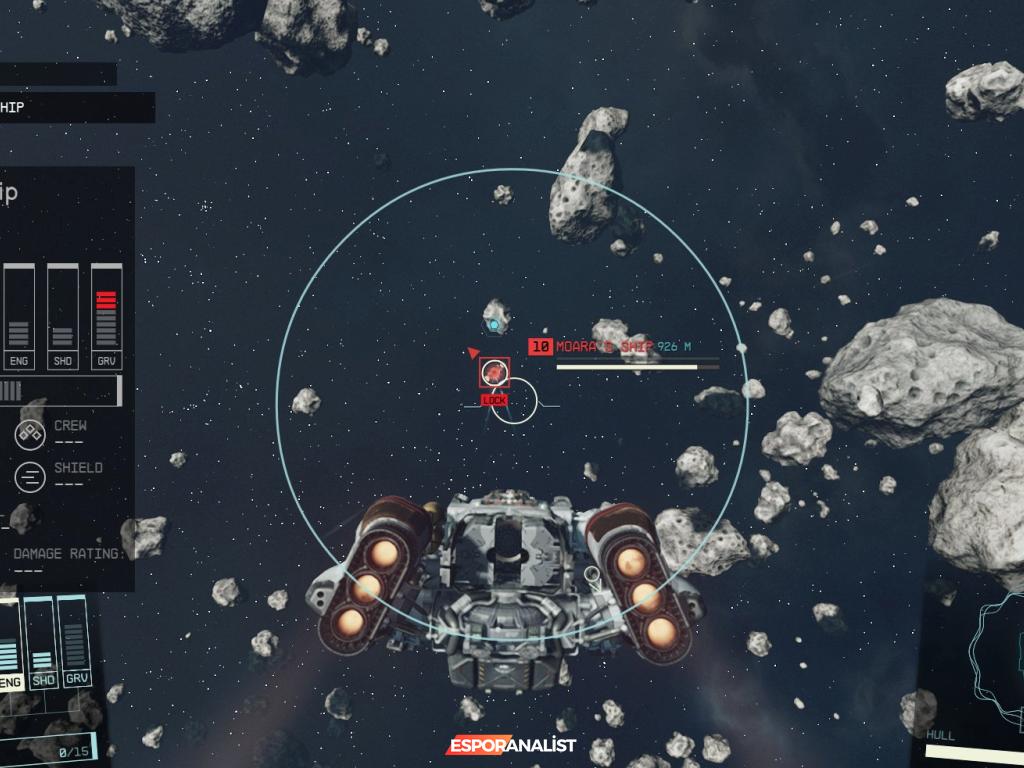Select the blue hexagon waypoint marker
Image resolution: width=1024 pixels, height=768 pixels.
493,324
